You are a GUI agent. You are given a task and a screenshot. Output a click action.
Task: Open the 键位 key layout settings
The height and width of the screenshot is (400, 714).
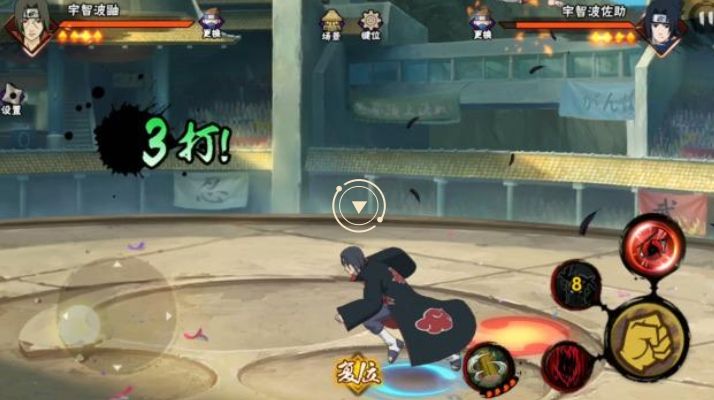coord(371,23)
